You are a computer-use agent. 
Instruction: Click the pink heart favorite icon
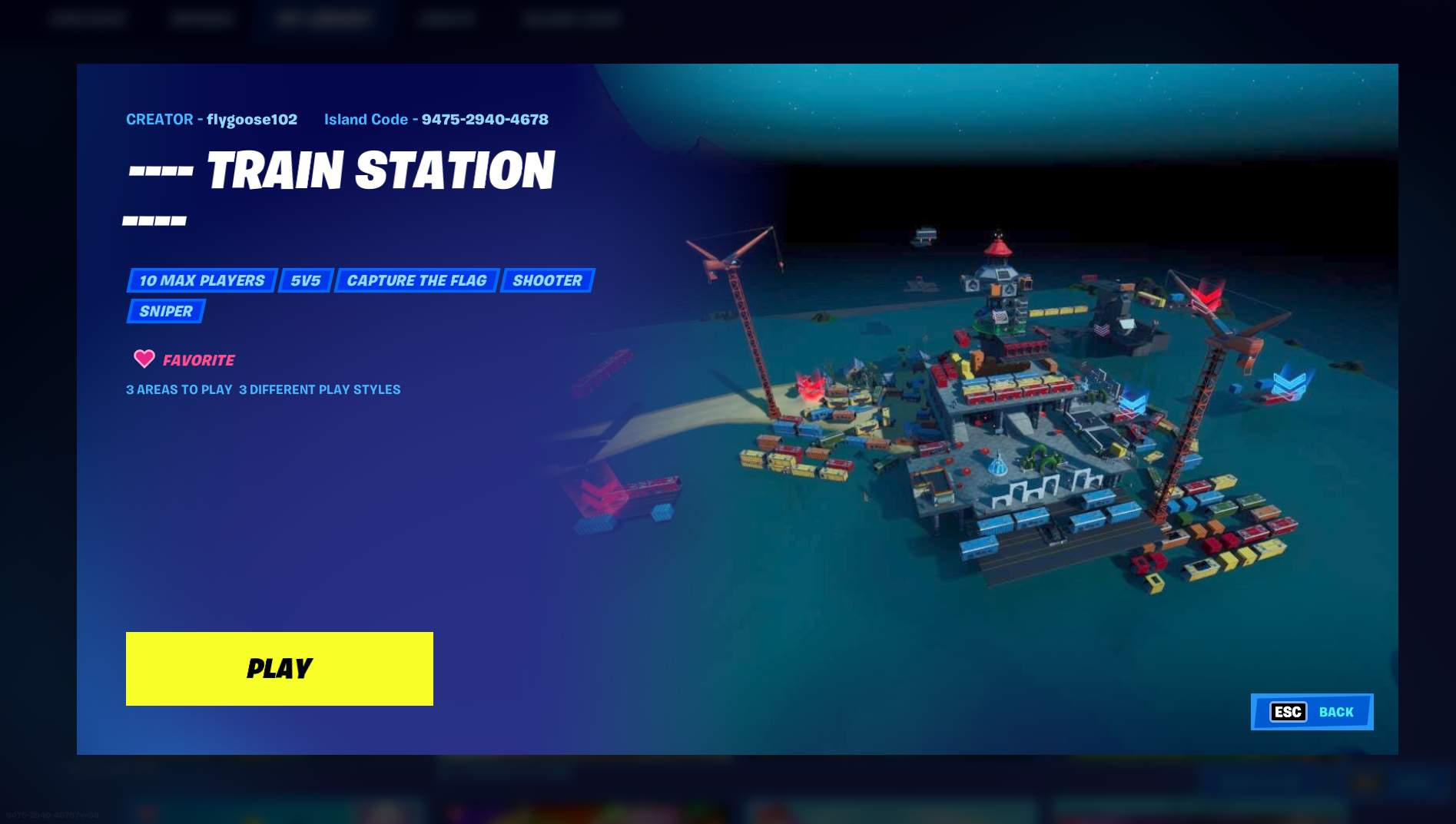144,359
